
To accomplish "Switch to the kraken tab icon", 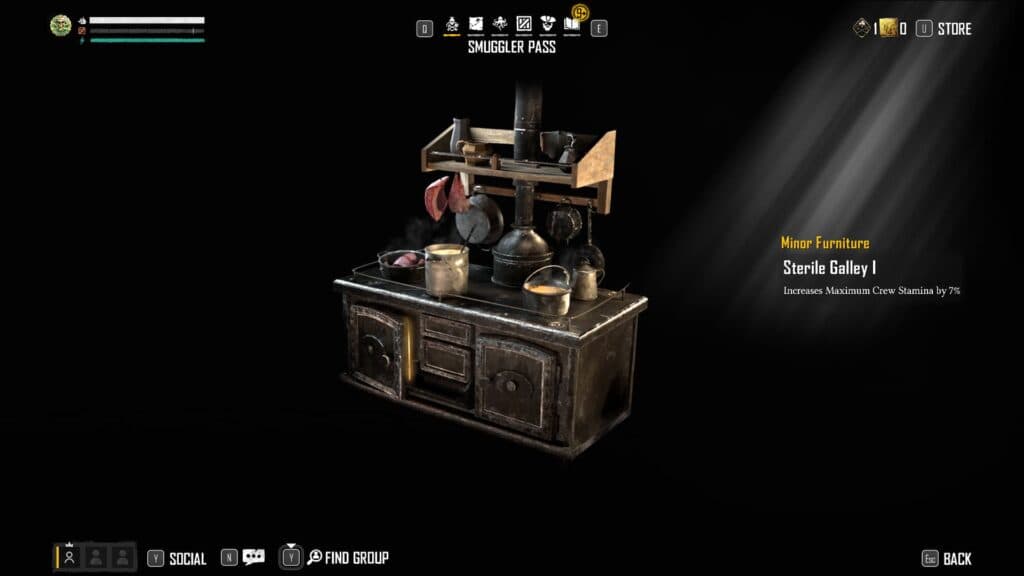I will coord(500,24).
